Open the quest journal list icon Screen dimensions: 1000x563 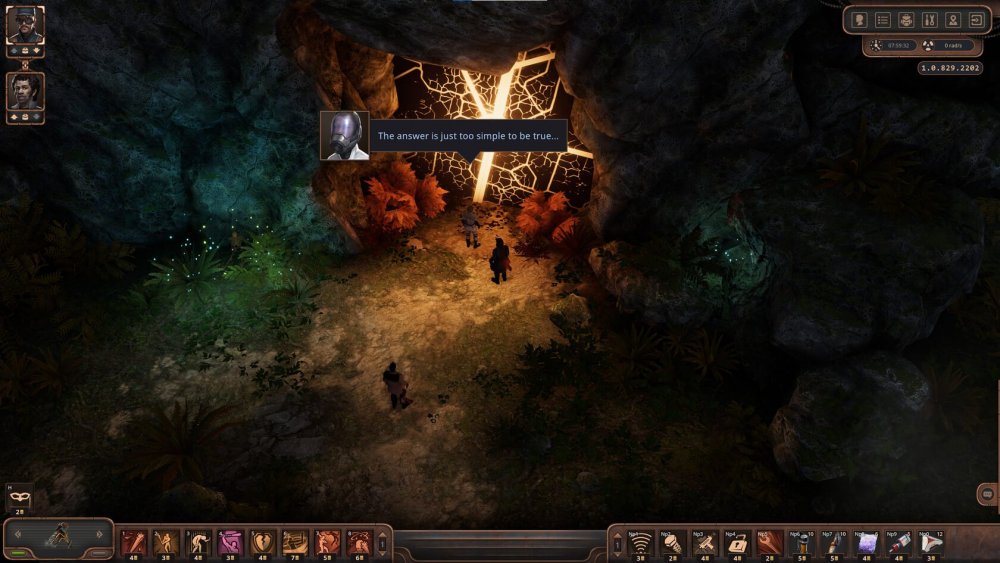click(x=882, y=19)
